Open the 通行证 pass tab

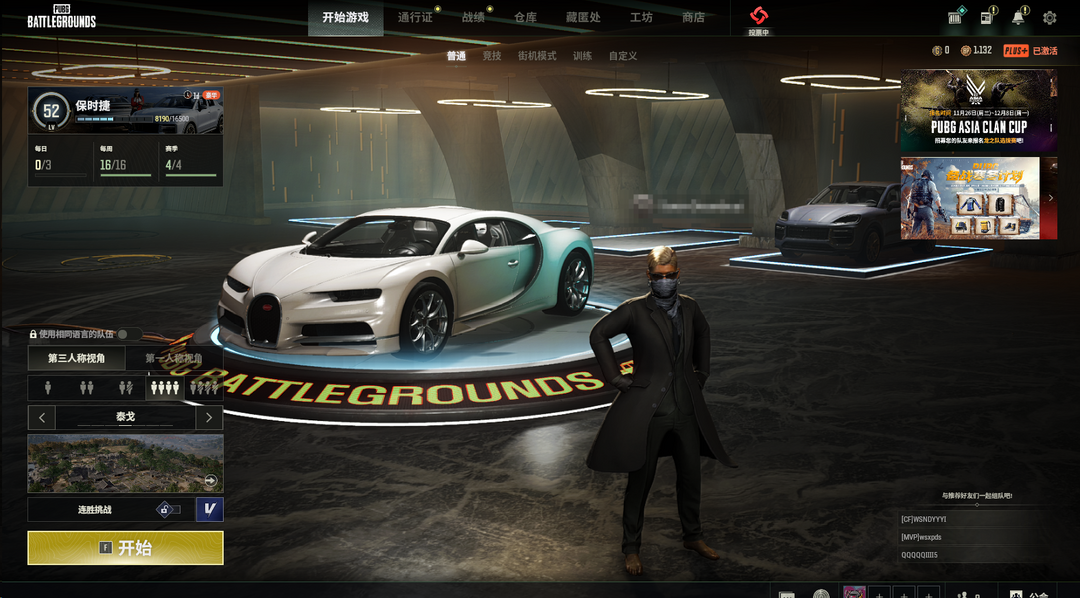414,17
